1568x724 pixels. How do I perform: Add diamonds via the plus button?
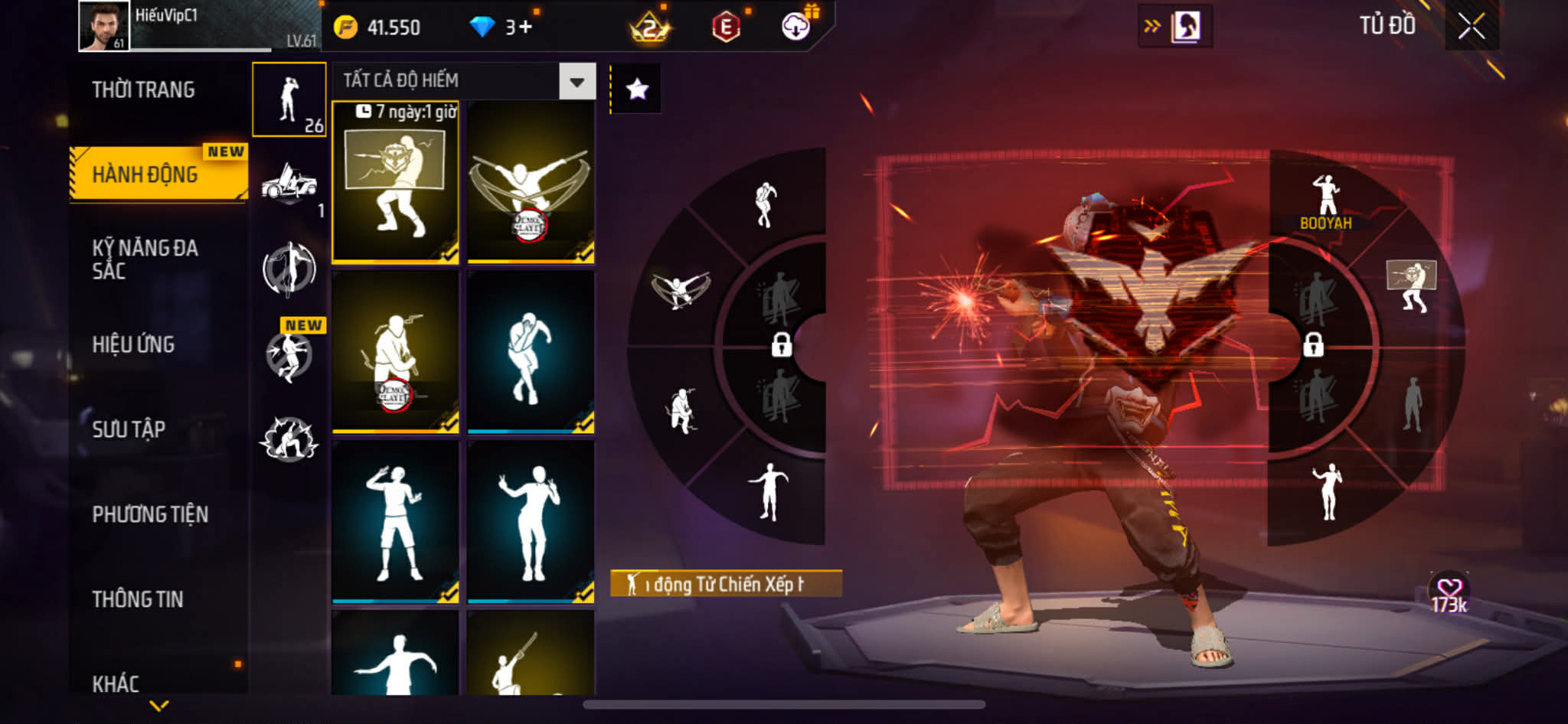[x=525, y=28]
